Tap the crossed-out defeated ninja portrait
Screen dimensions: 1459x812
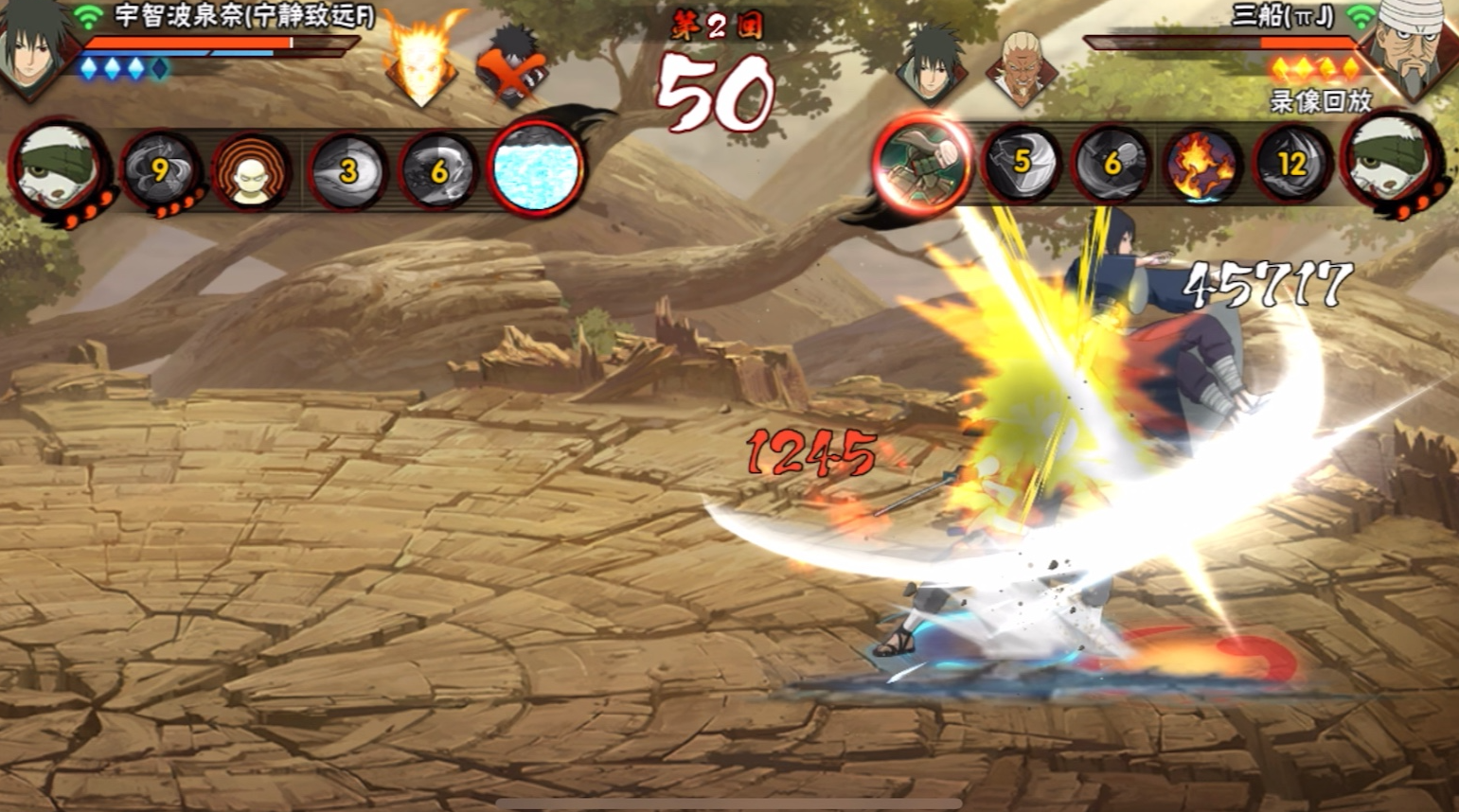(x=511, y=66)
